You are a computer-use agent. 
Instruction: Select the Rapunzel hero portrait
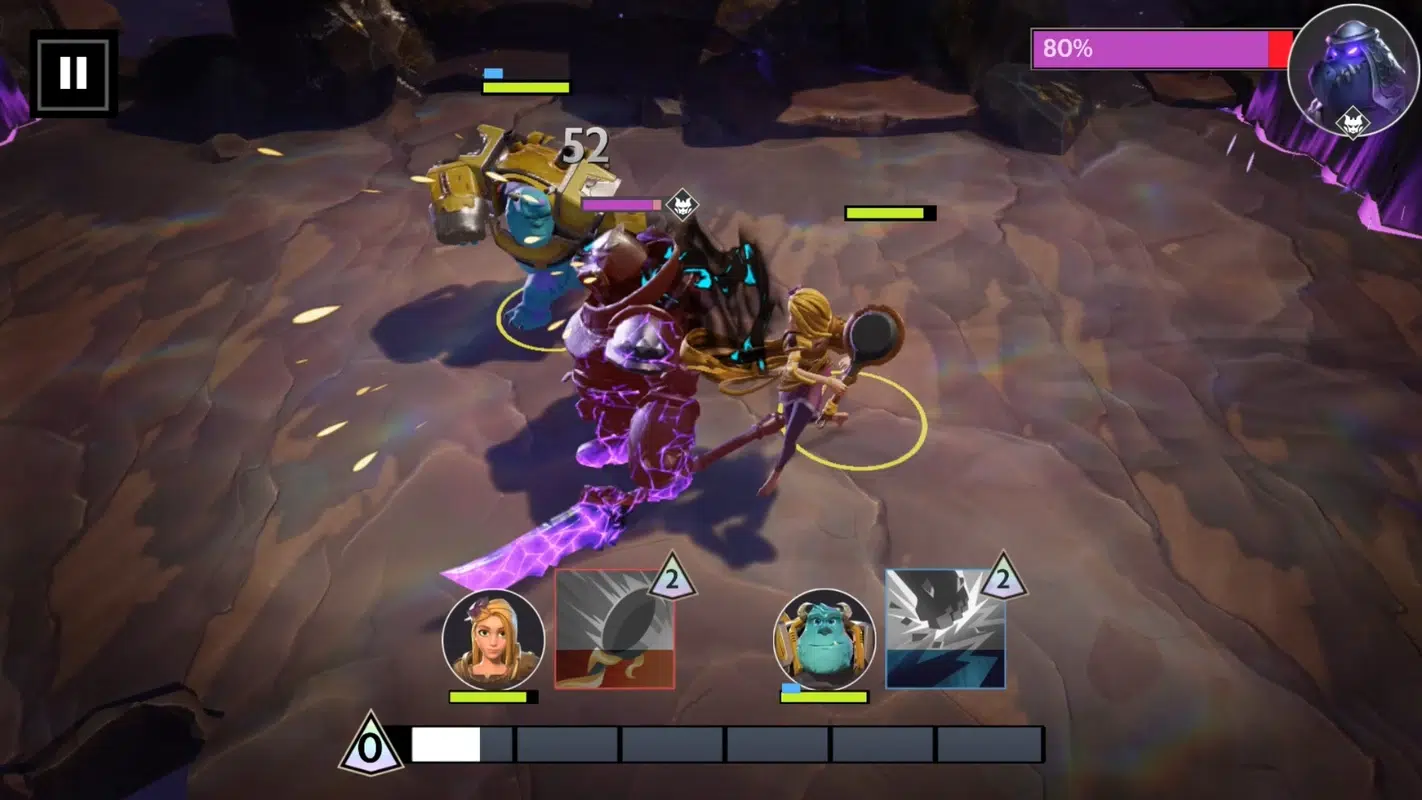(x=493, y=640)
